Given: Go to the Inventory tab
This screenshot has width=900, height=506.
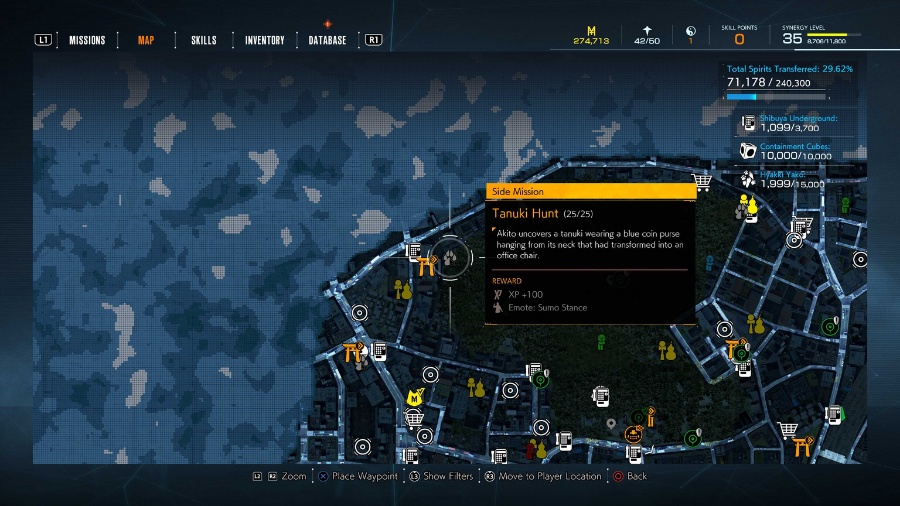Looking at the screenshot, I should 265,40.
